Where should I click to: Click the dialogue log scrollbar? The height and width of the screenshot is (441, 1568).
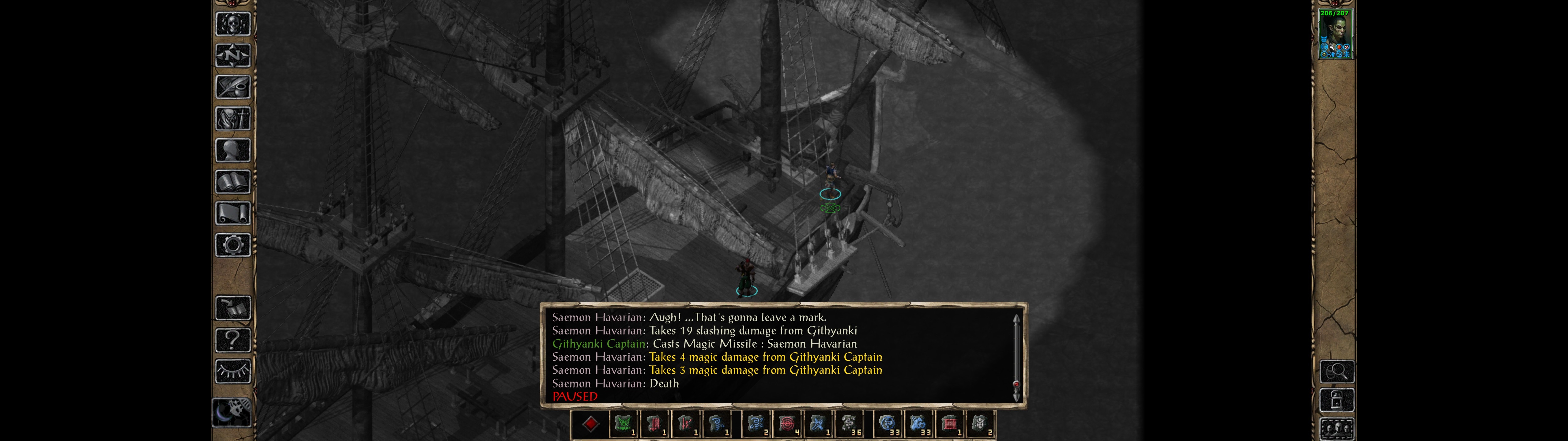coord(1016,356)
